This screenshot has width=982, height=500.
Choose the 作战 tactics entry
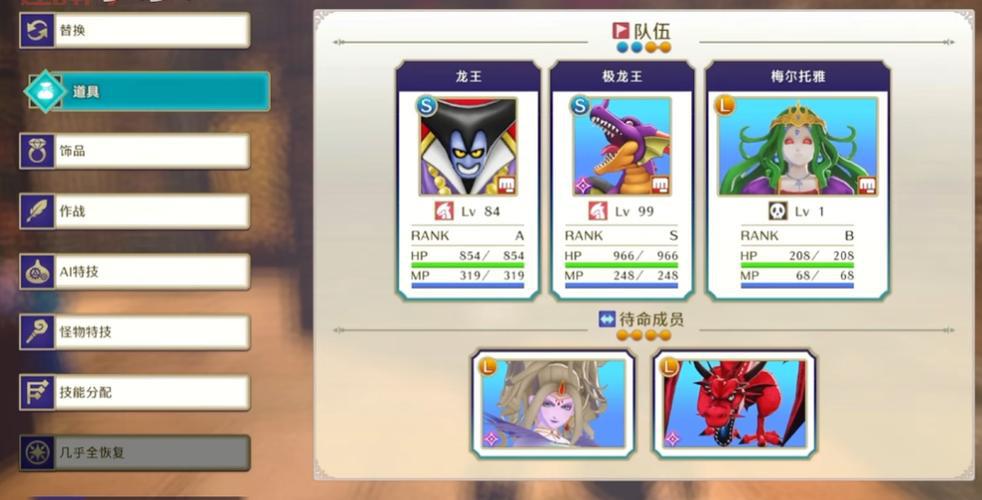pyautogui.click(x=135, y=211)
